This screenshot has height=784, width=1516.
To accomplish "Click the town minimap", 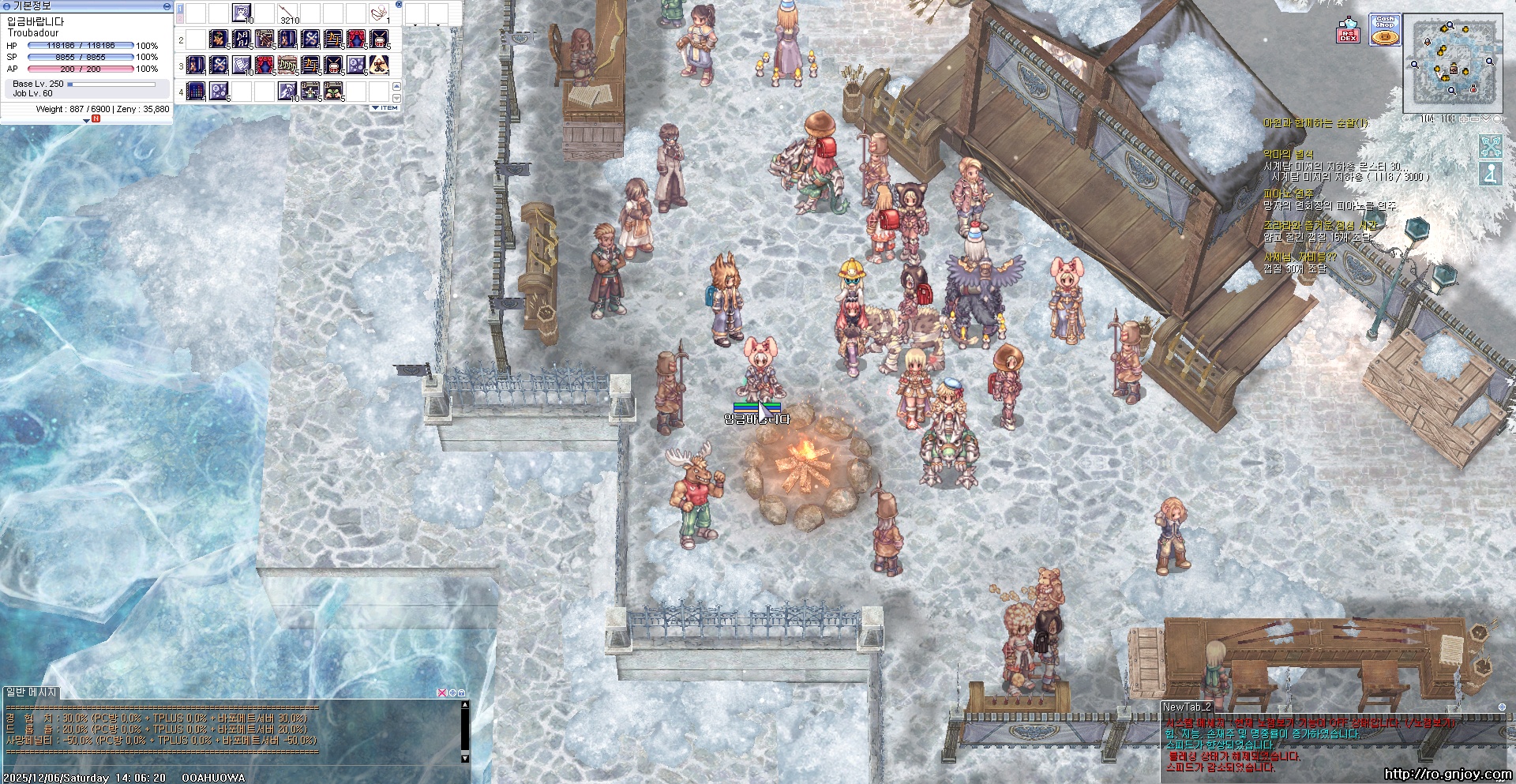I will pyautogui.click(x=1453, y=63).
